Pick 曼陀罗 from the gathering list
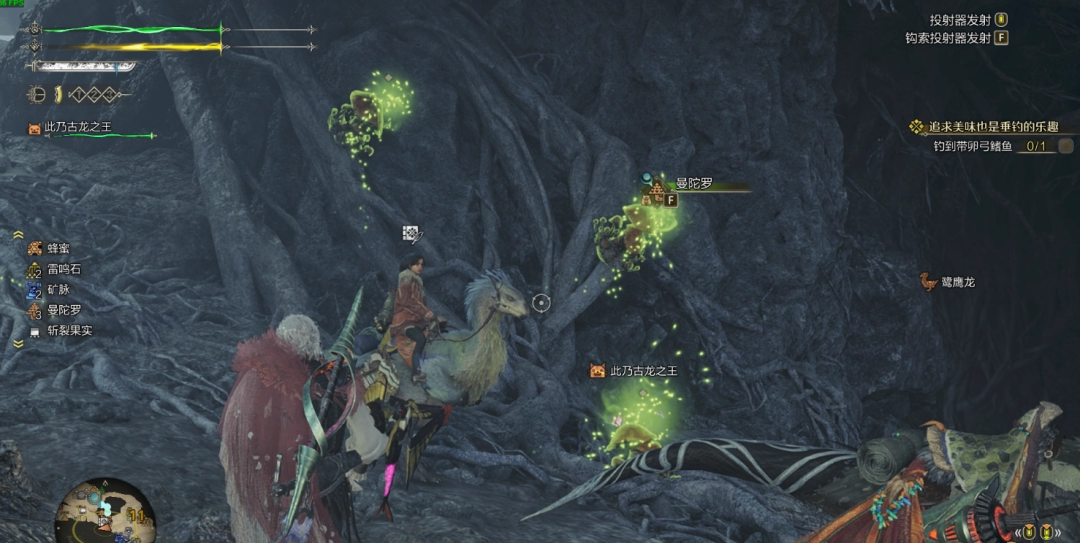 (62, 310)
